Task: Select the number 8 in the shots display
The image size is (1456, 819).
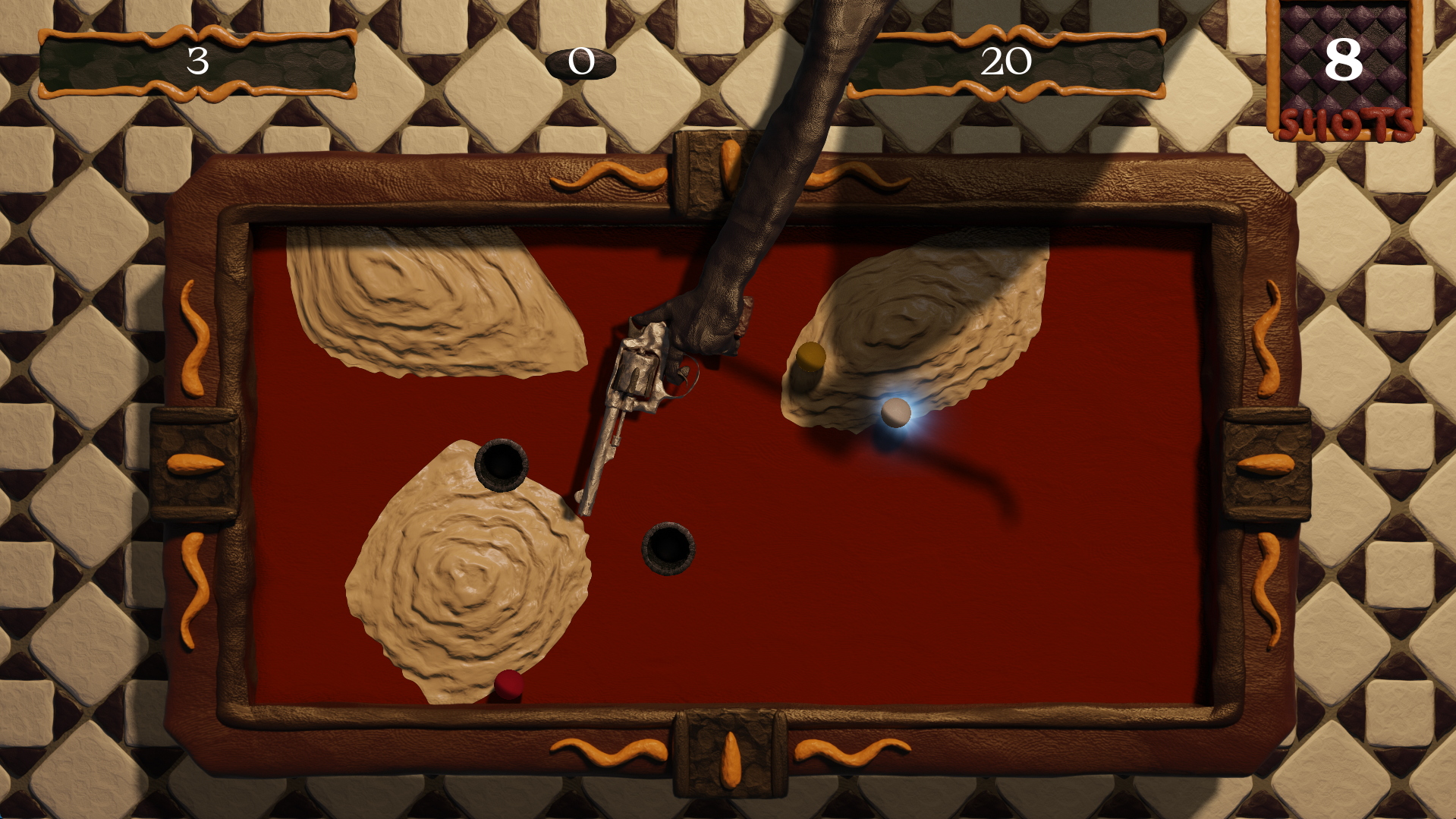Action: [x=1343, y=61]
